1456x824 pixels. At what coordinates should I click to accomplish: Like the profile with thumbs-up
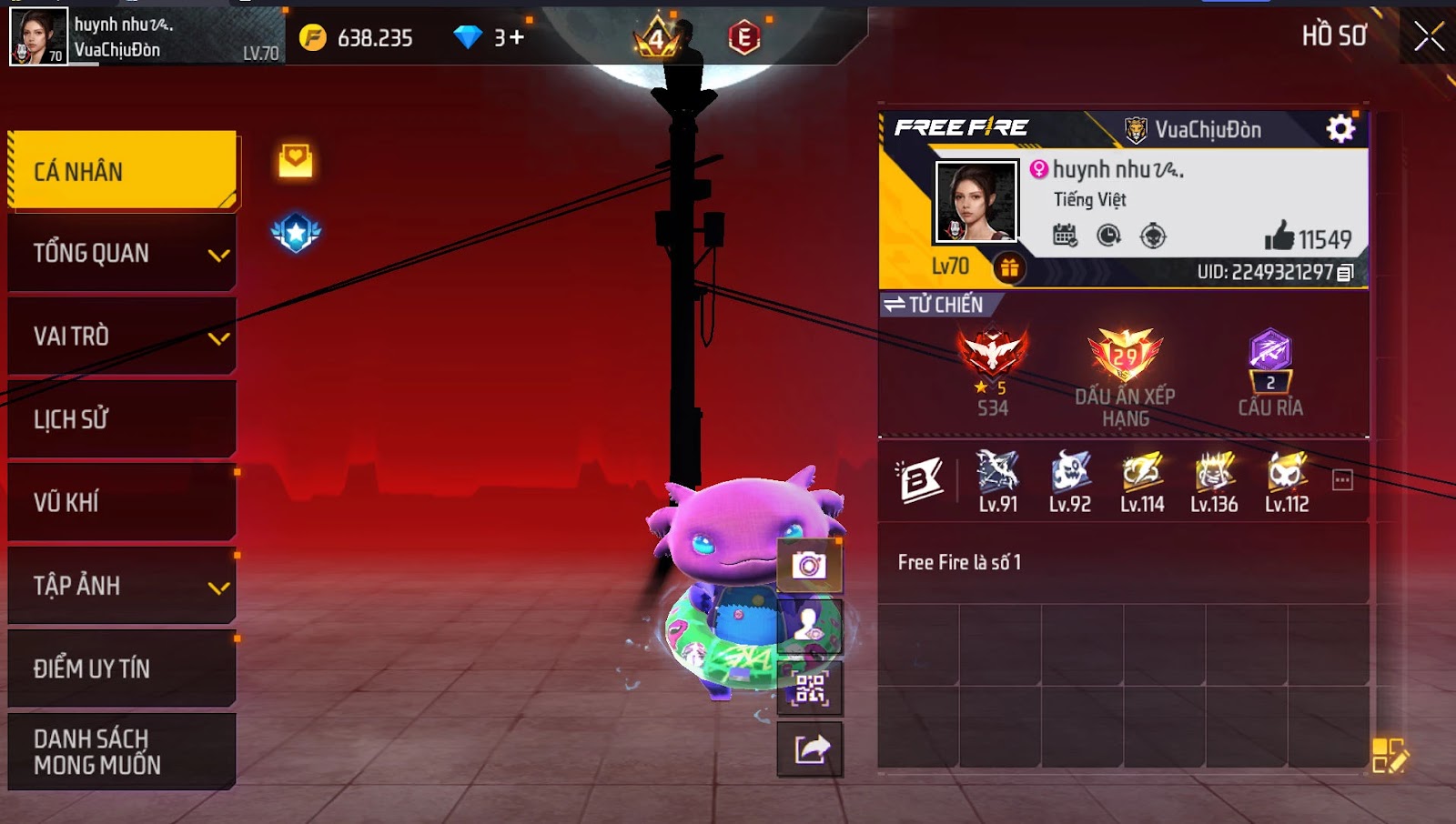[x=1279, y=236]
